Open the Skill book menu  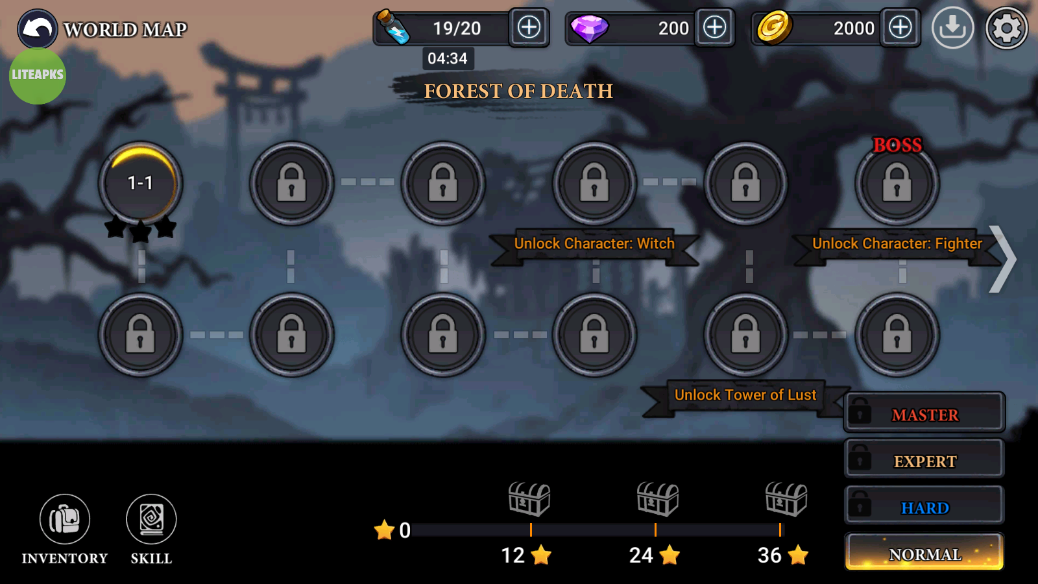pos(151,520)
